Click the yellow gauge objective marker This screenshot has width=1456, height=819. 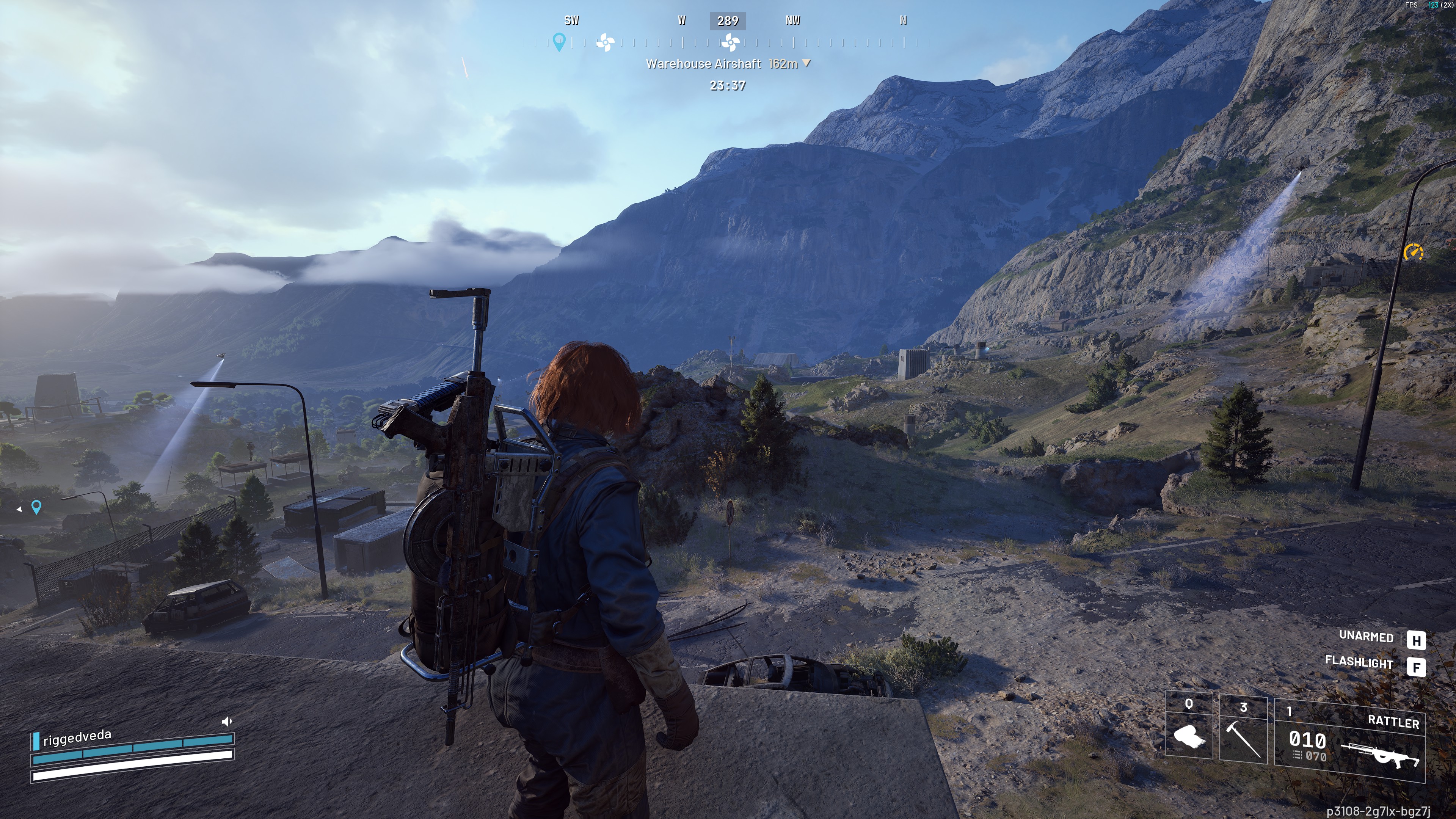click(1413, 251)
